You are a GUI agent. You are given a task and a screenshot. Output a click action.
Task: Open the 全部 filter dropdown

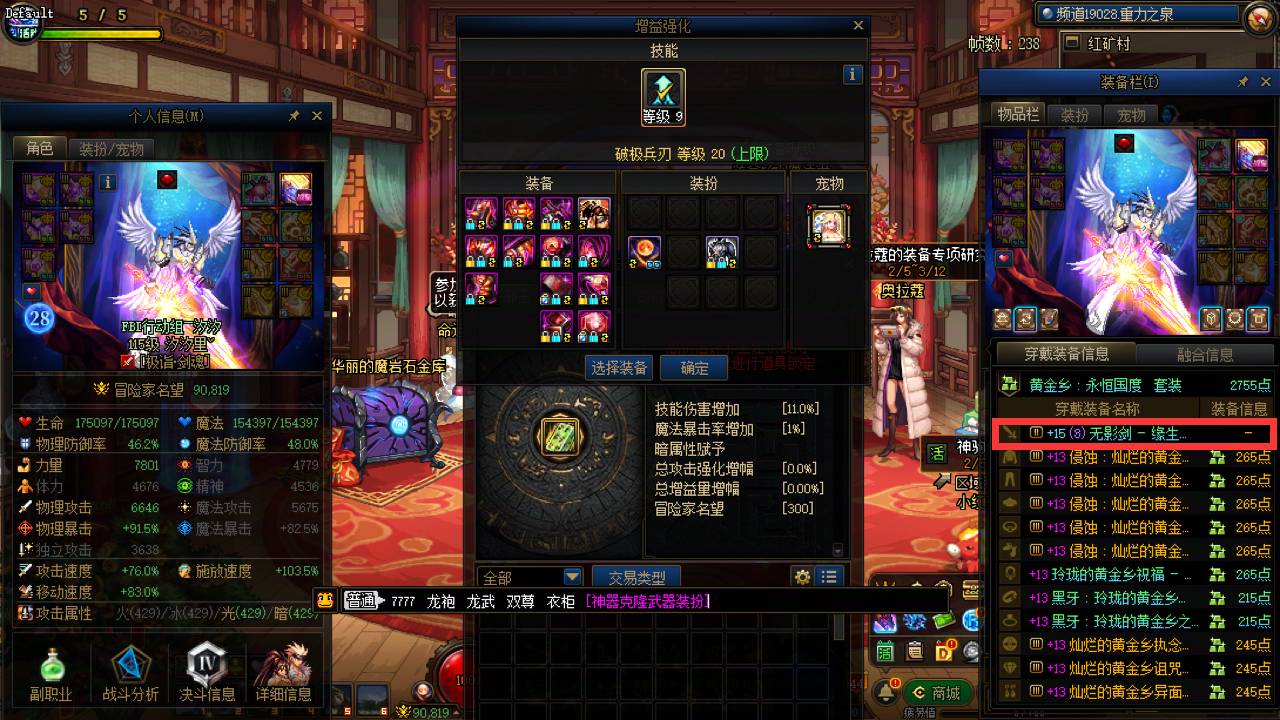point(530,577)
